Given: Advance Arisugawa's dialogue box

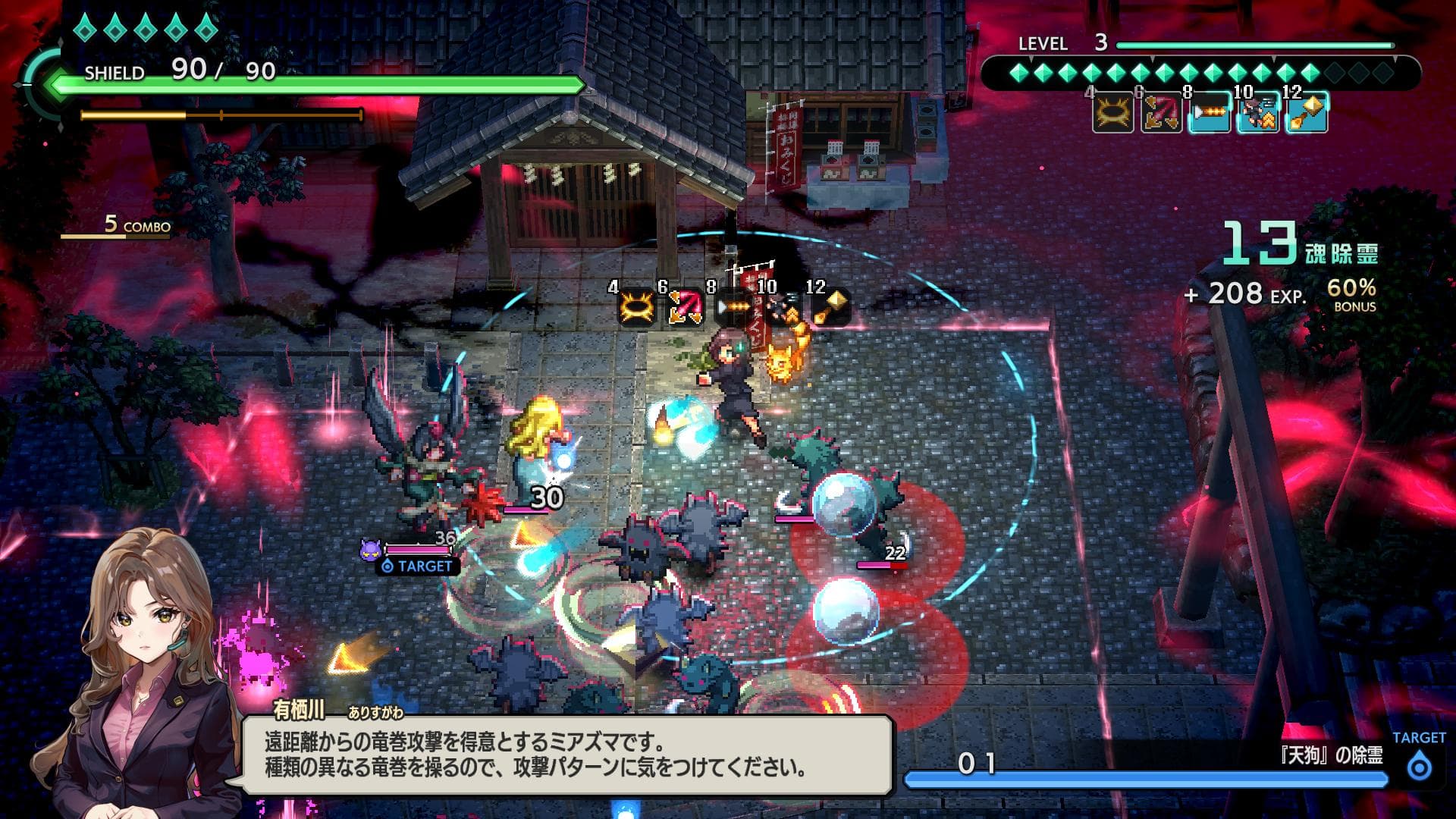Looking at the screenshot, I should coord(566,755).
